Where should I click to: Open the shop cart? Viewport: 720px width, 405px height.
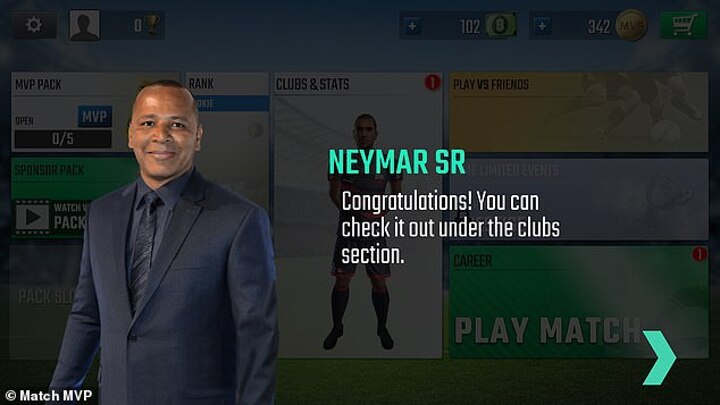[684, 25]
